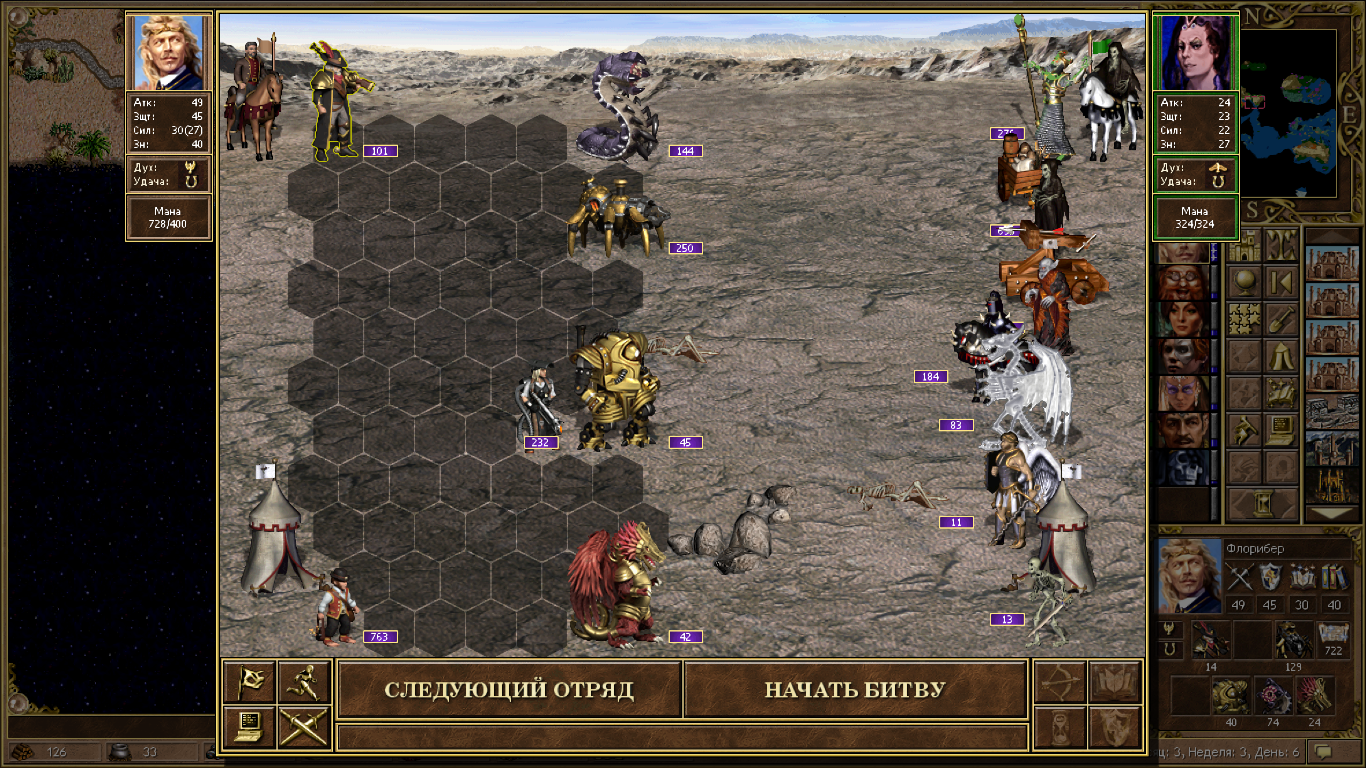This screenshot has width=1366, height=768.
Task: Select the shield defend button
Action: (1114, 727)
